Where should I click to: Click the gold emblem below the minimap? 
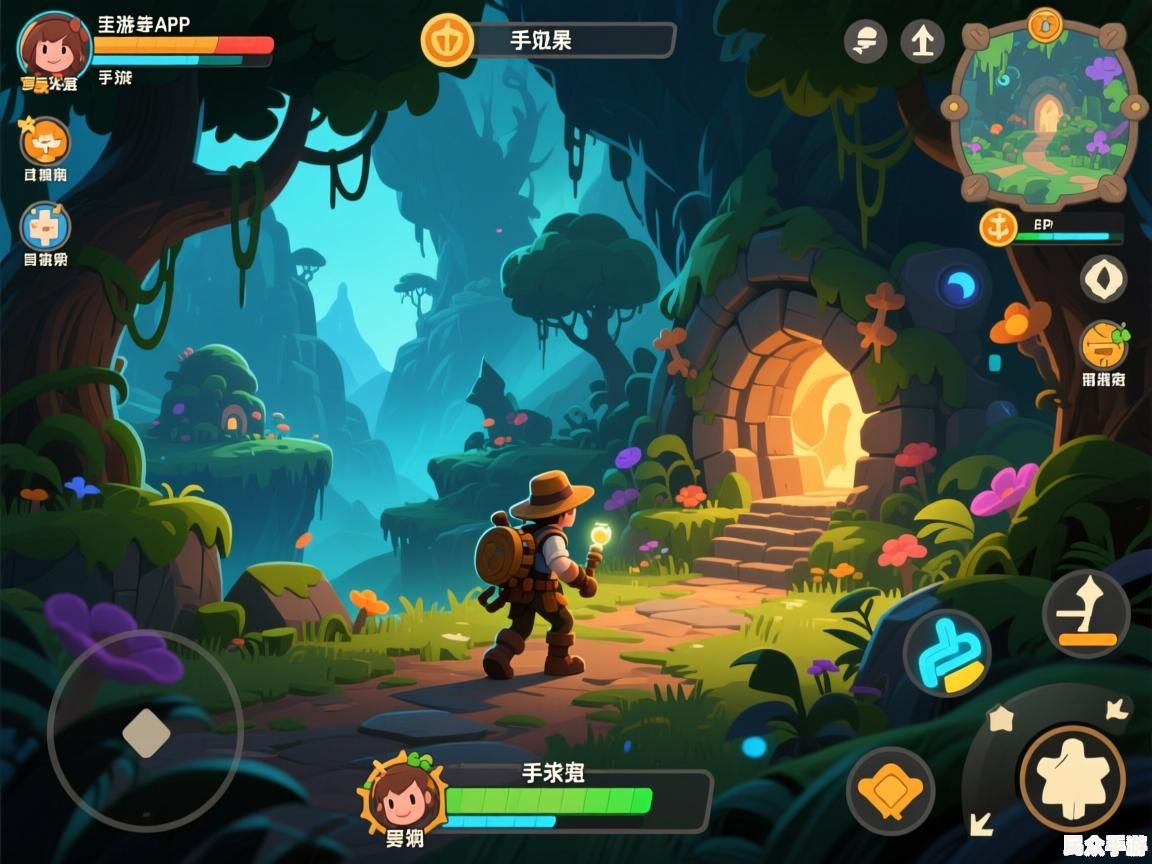tap(998, 228)
